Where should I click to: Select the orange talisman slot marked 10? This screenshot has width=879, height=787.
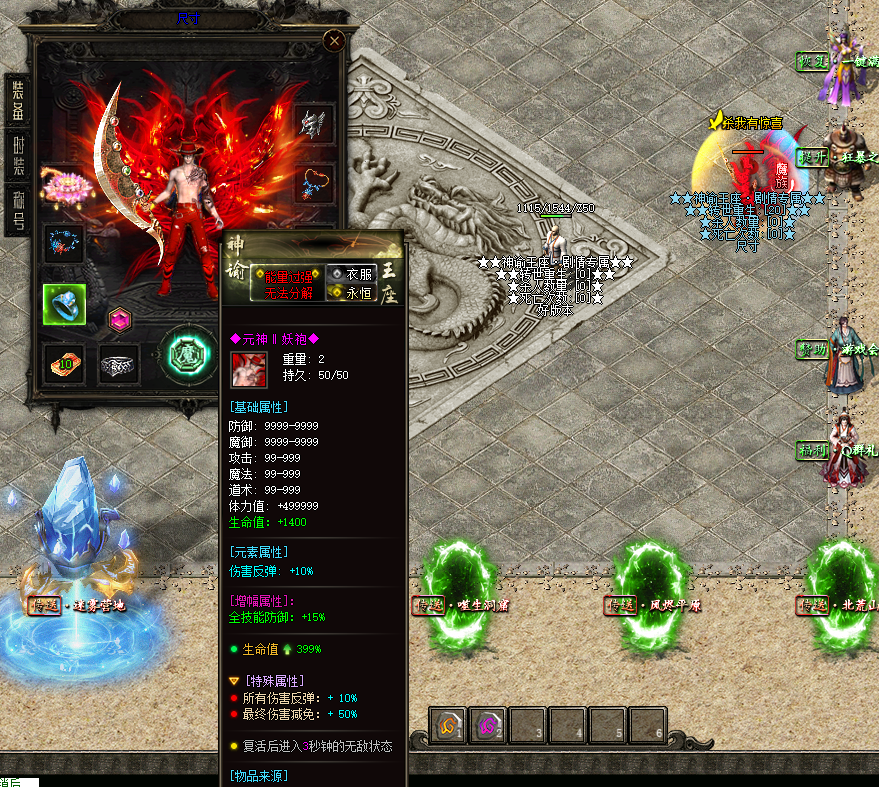(64, 364)
